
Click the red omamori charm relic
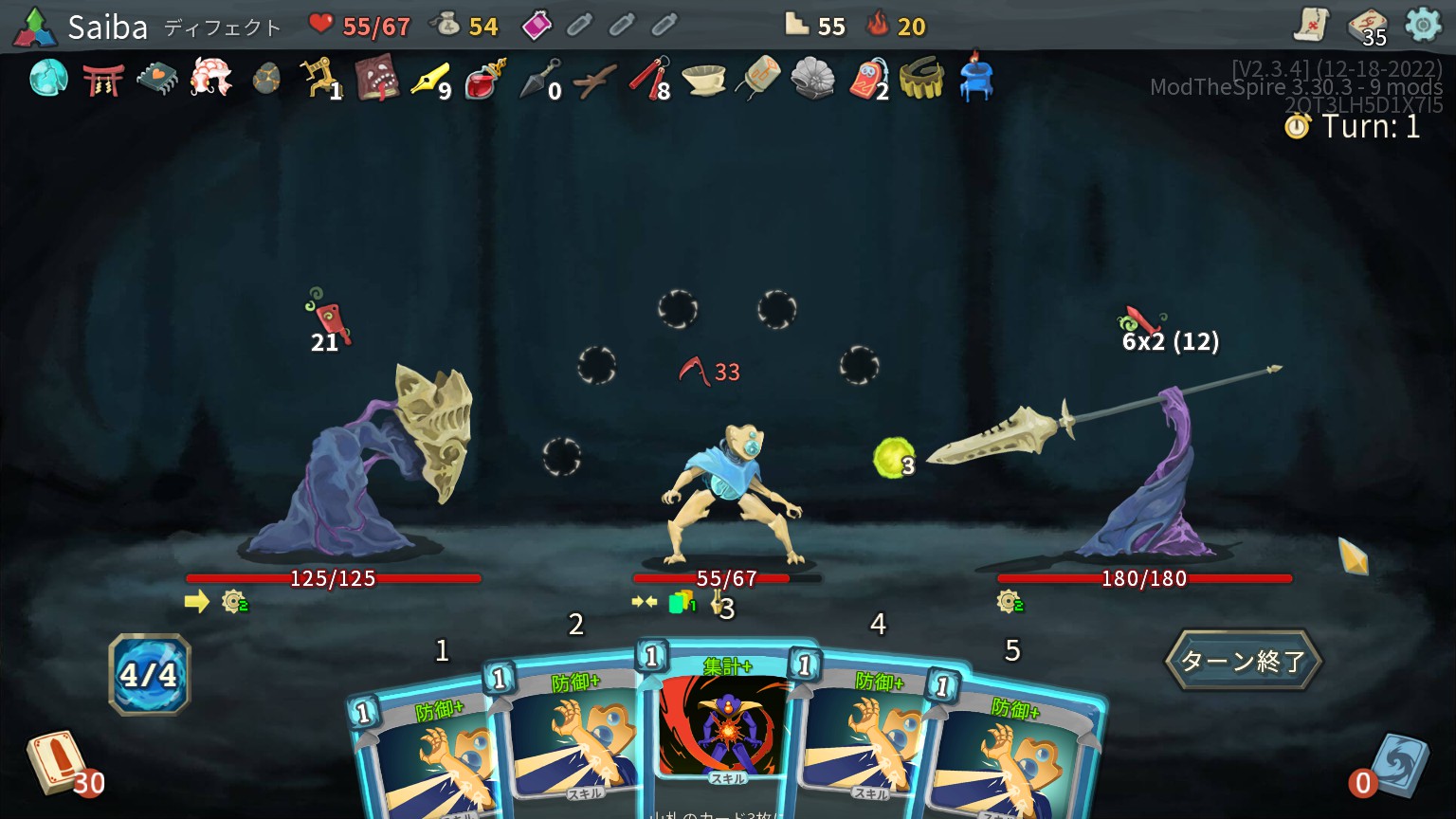click(866, 79)
